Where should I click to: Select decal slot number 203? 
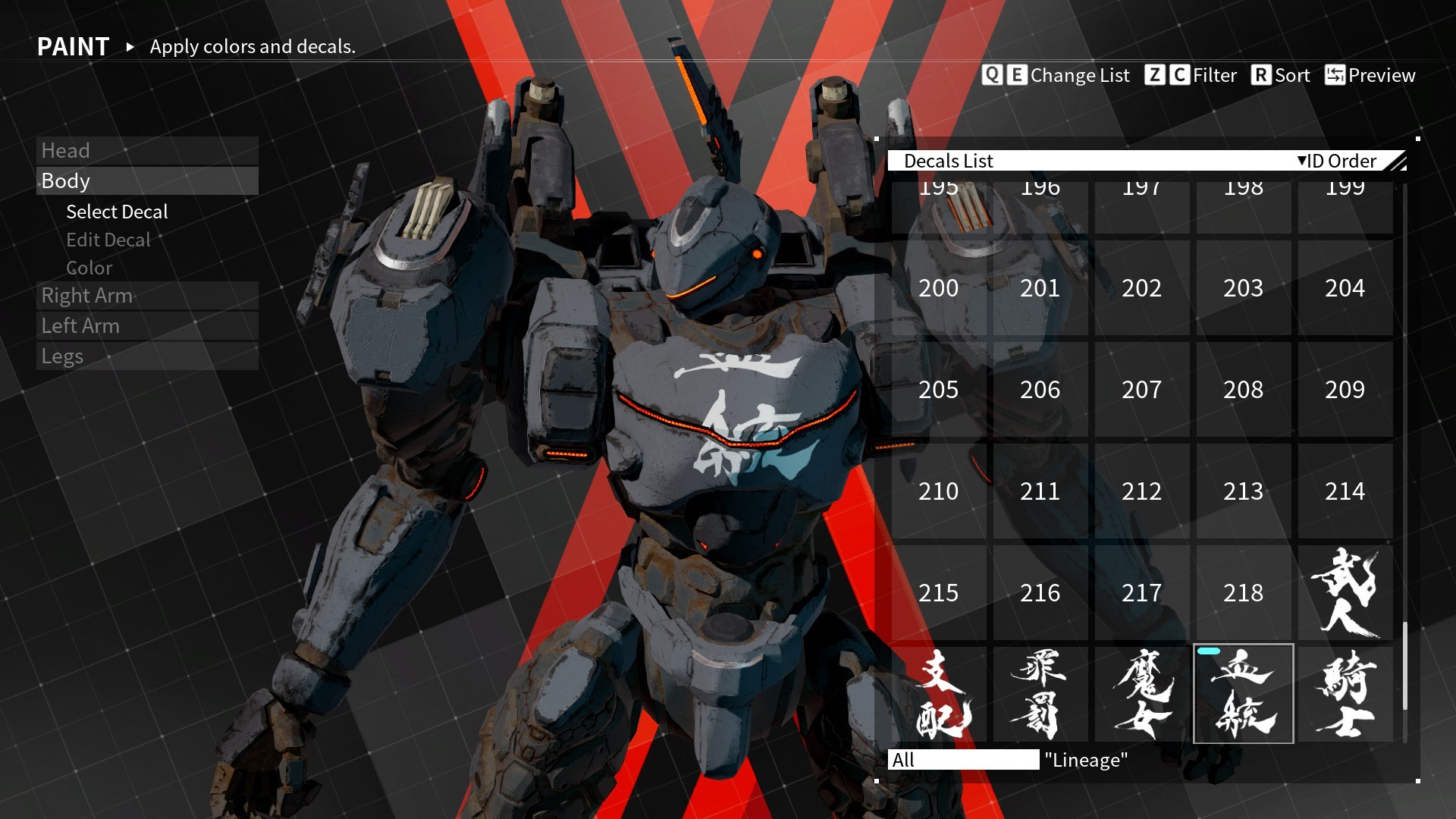click(x=1243, y=289)
